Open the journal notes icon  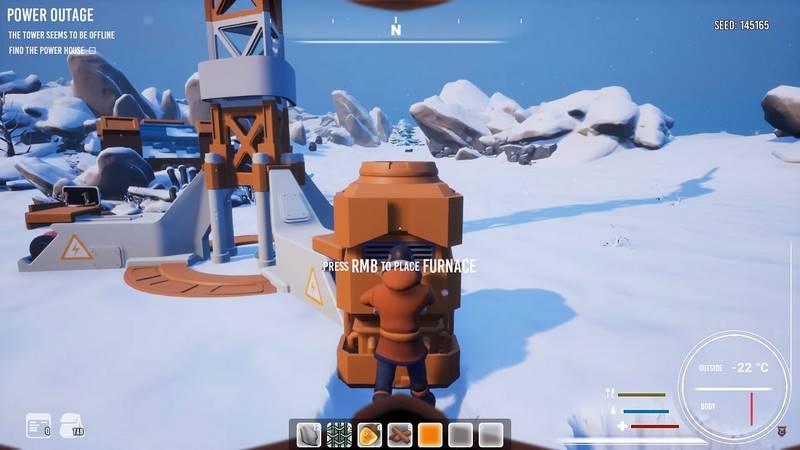tap(38, 426)
